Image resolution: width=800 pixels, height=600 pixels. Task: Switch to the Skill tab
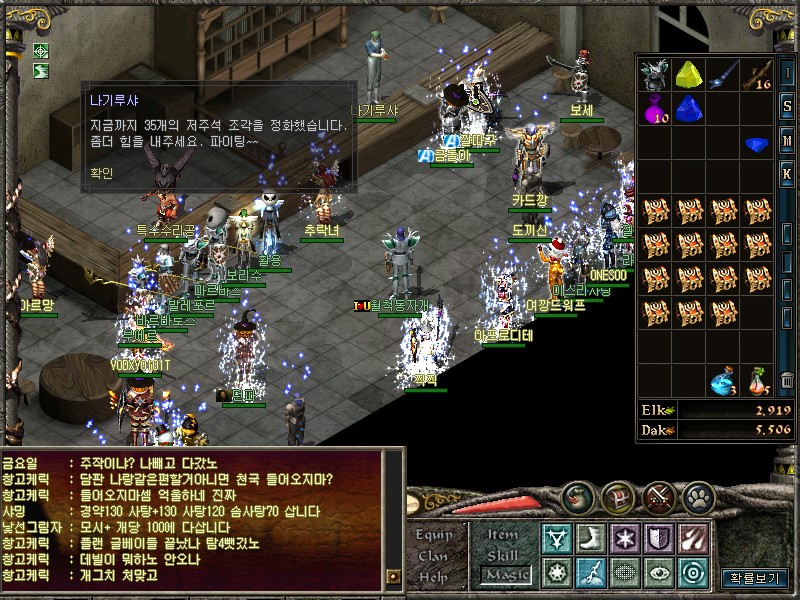pos(502,554)
